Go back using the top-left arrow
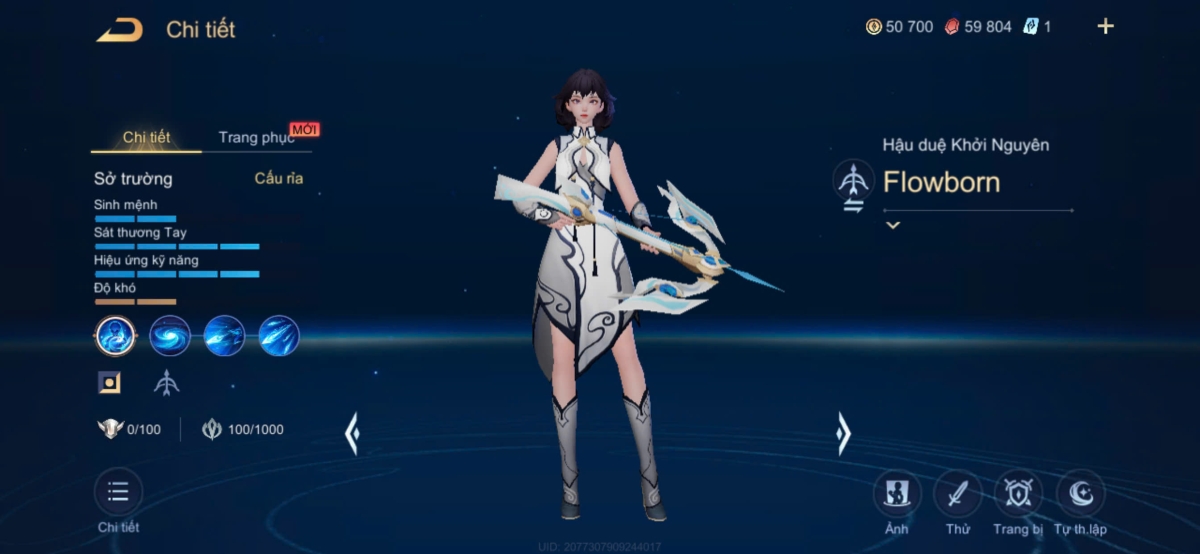The width and height of the screenshot is (1200, 554). coord(119,30)
